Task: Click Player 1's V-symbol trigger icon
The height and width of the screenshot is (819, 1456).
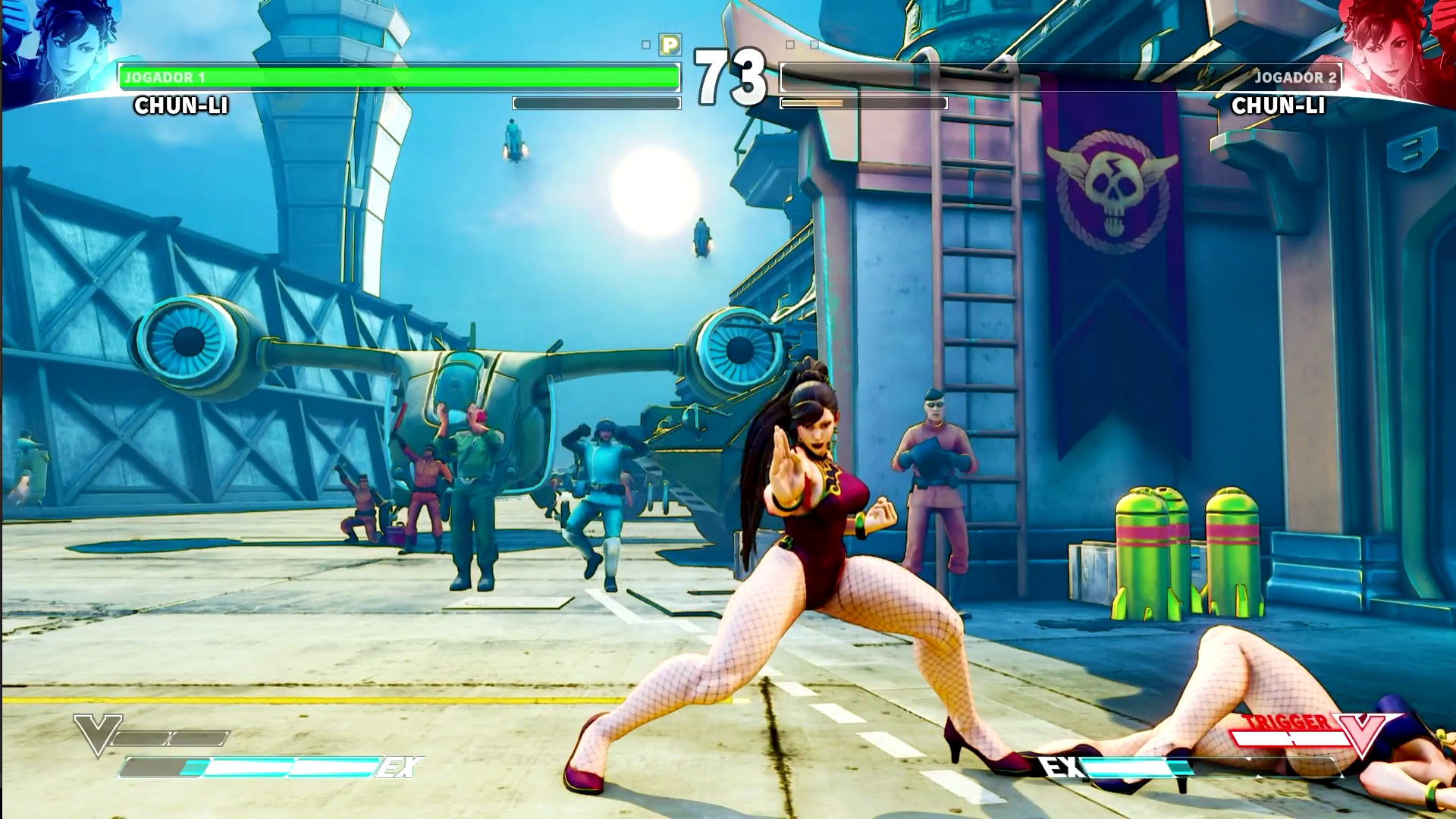Action: 97,733
